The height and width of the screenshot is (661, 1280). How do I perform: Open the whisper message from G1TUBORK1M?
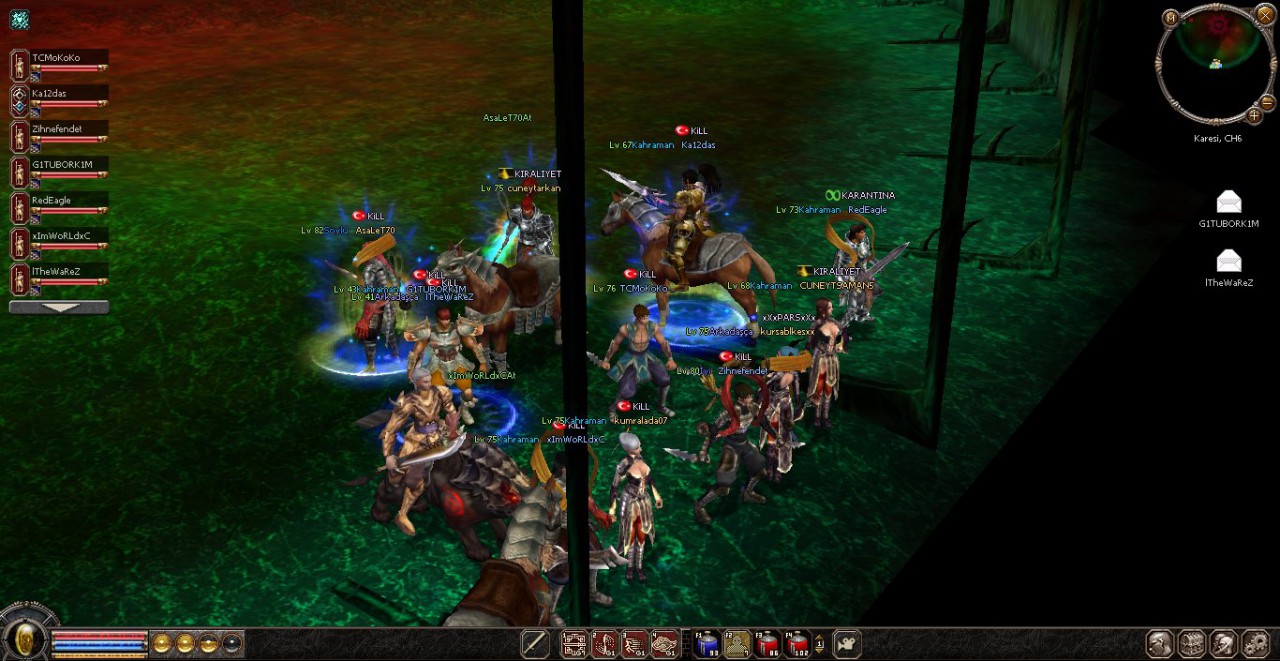[1229, 203]
